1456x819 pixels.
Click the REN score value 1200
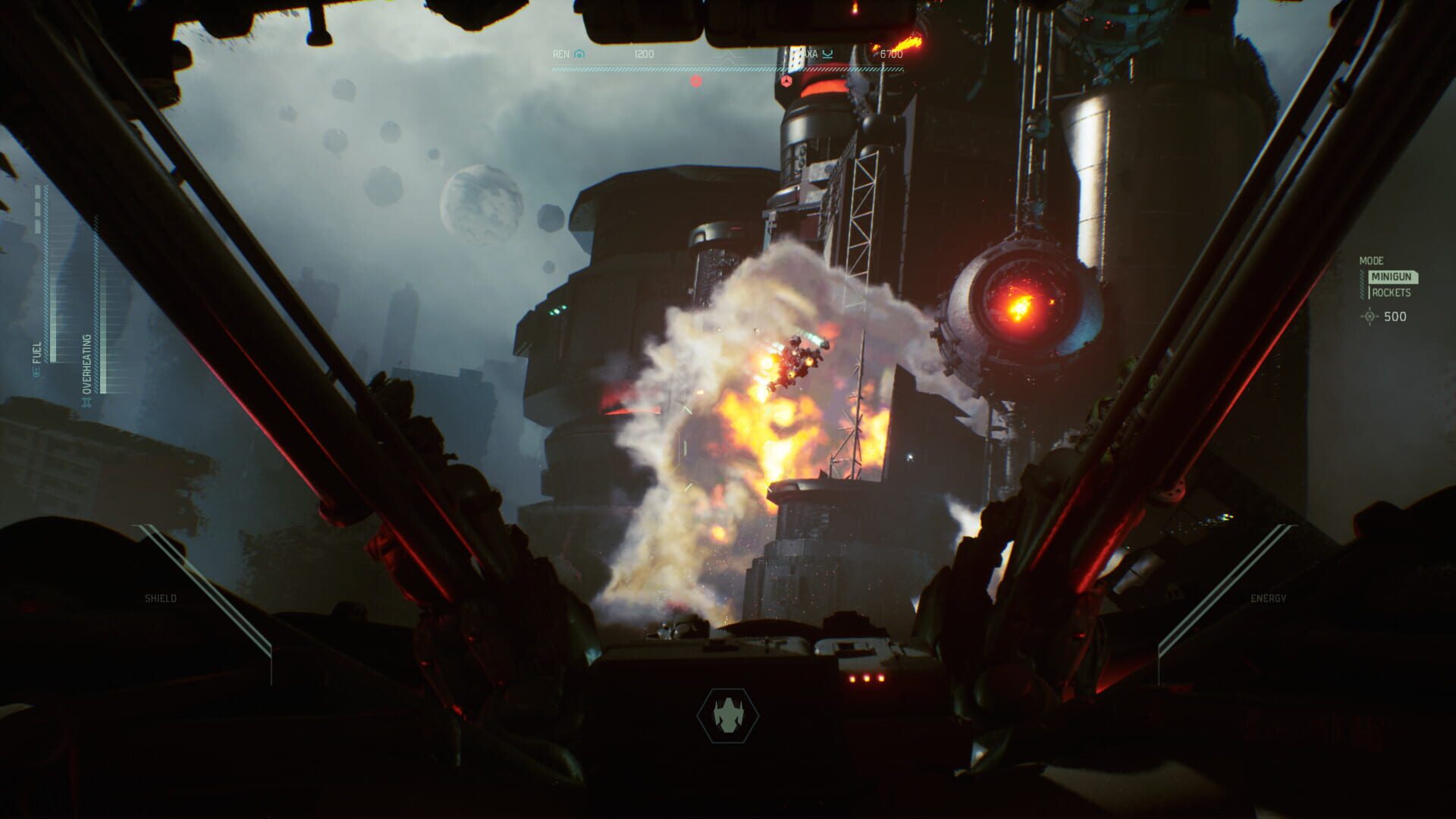point(644,53)
